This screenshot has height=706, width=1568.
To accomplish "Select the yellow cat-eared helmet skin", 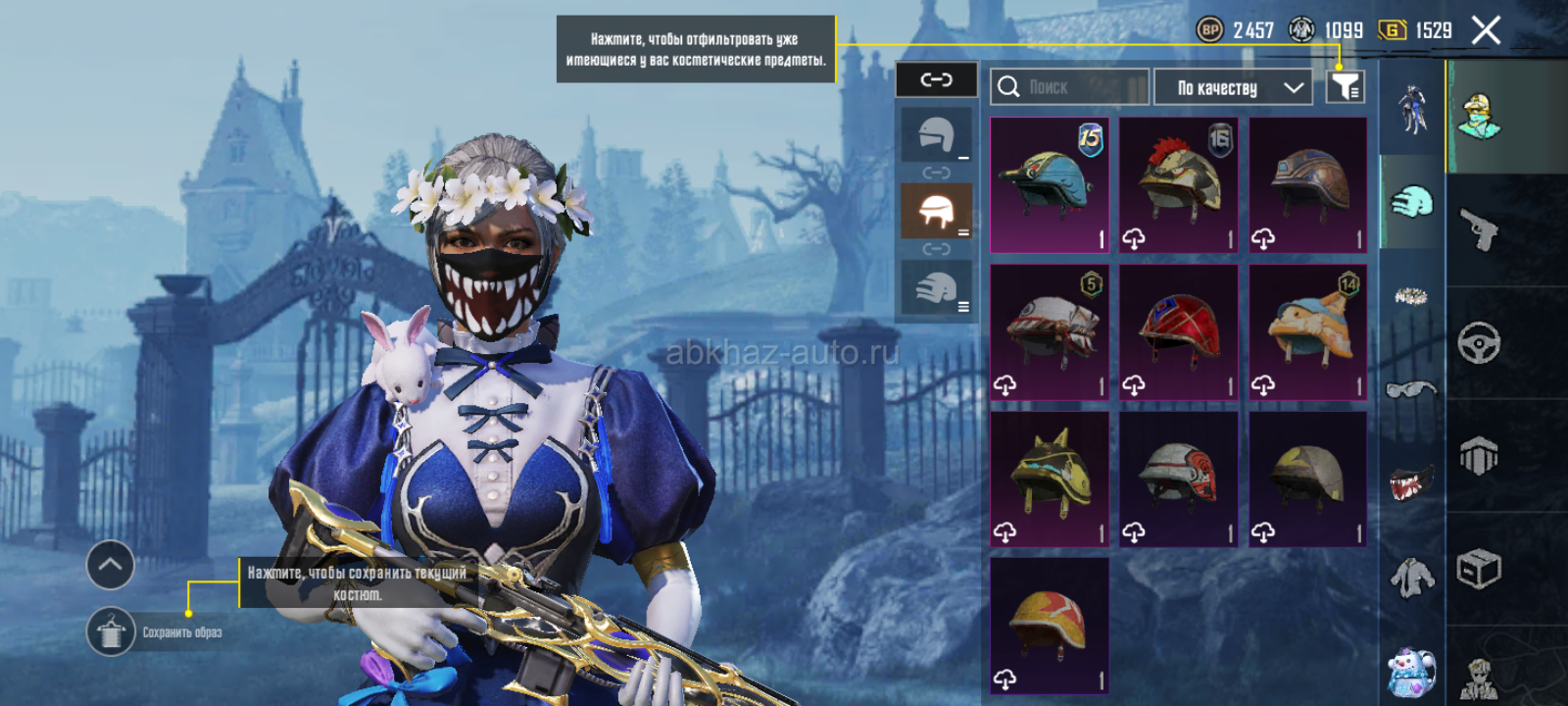I will coord(1050,479).
